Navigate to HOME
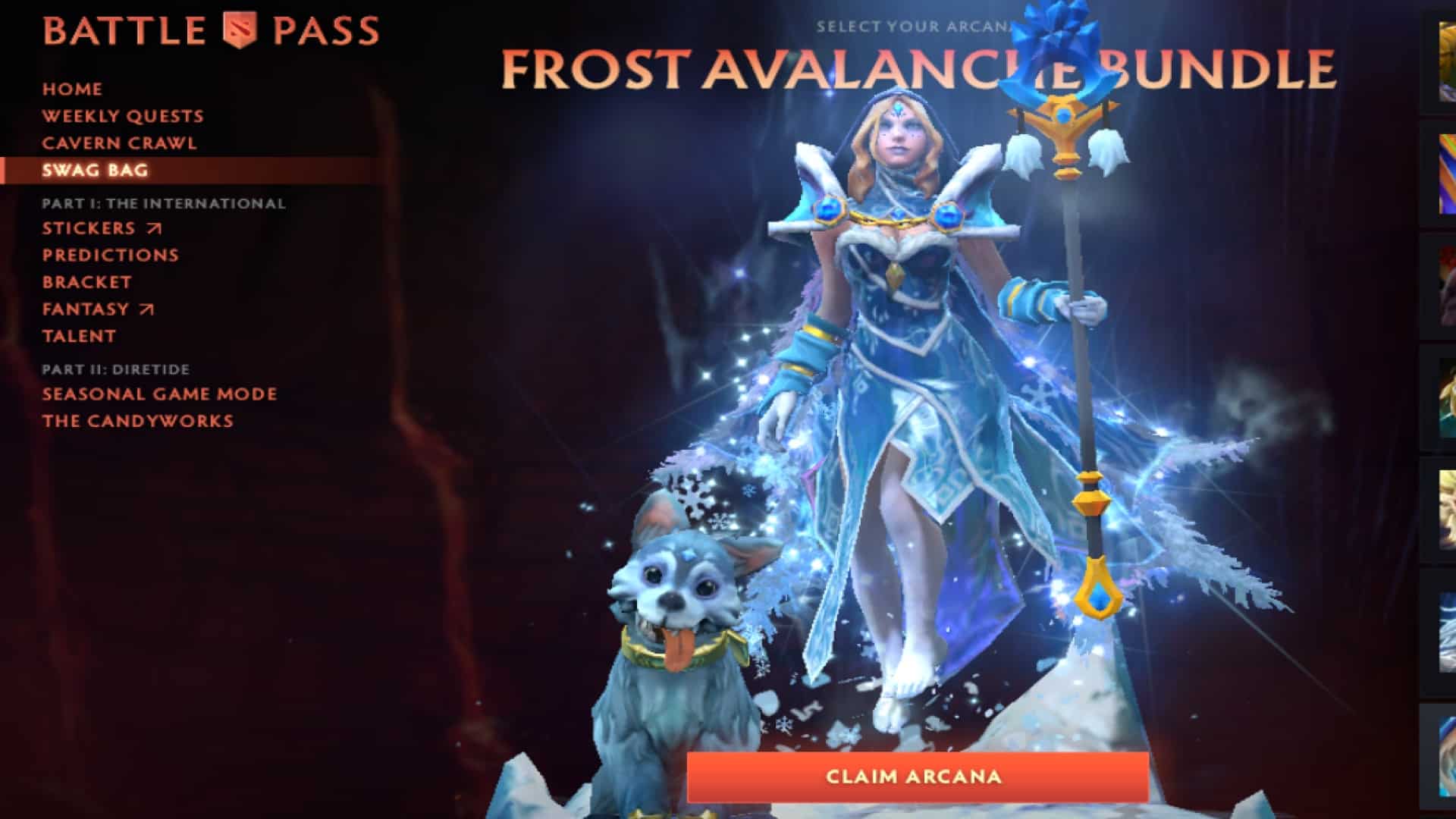The height and width of the screenshot is (819, 1456). (72, 89)
